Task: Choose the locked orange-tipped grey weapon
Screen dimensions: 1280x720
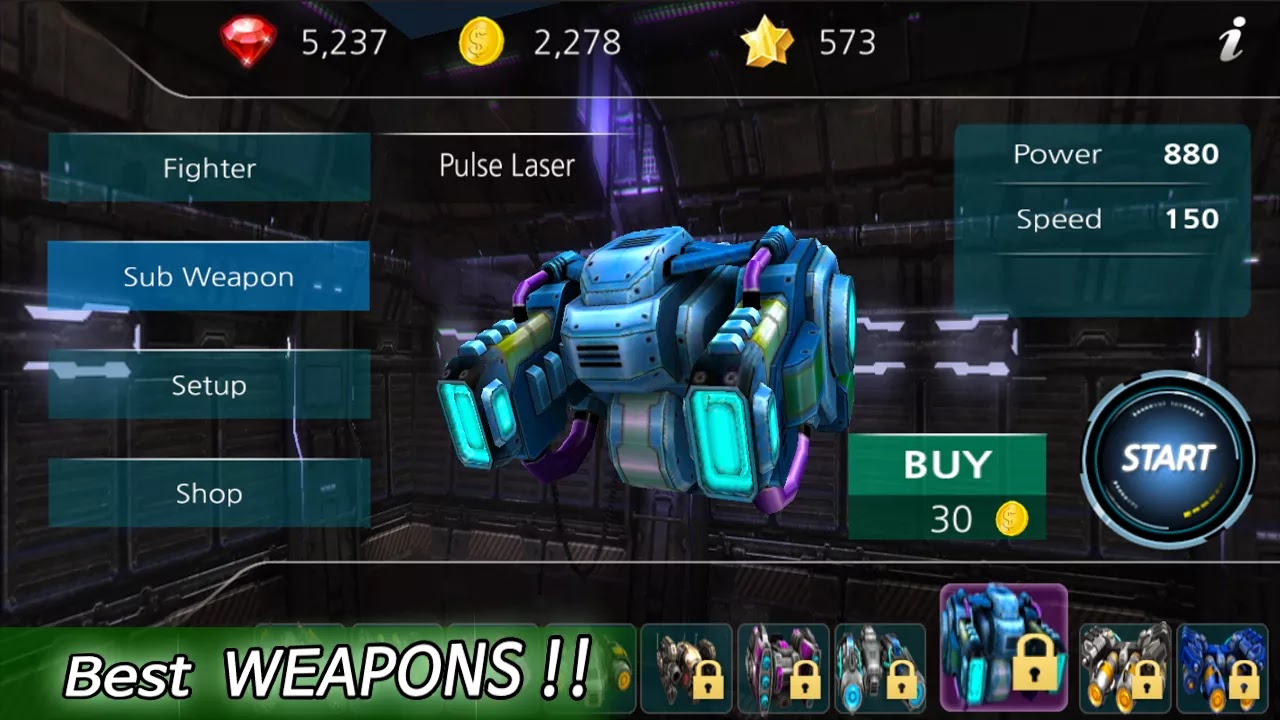Action: [x=1124, y=662]
